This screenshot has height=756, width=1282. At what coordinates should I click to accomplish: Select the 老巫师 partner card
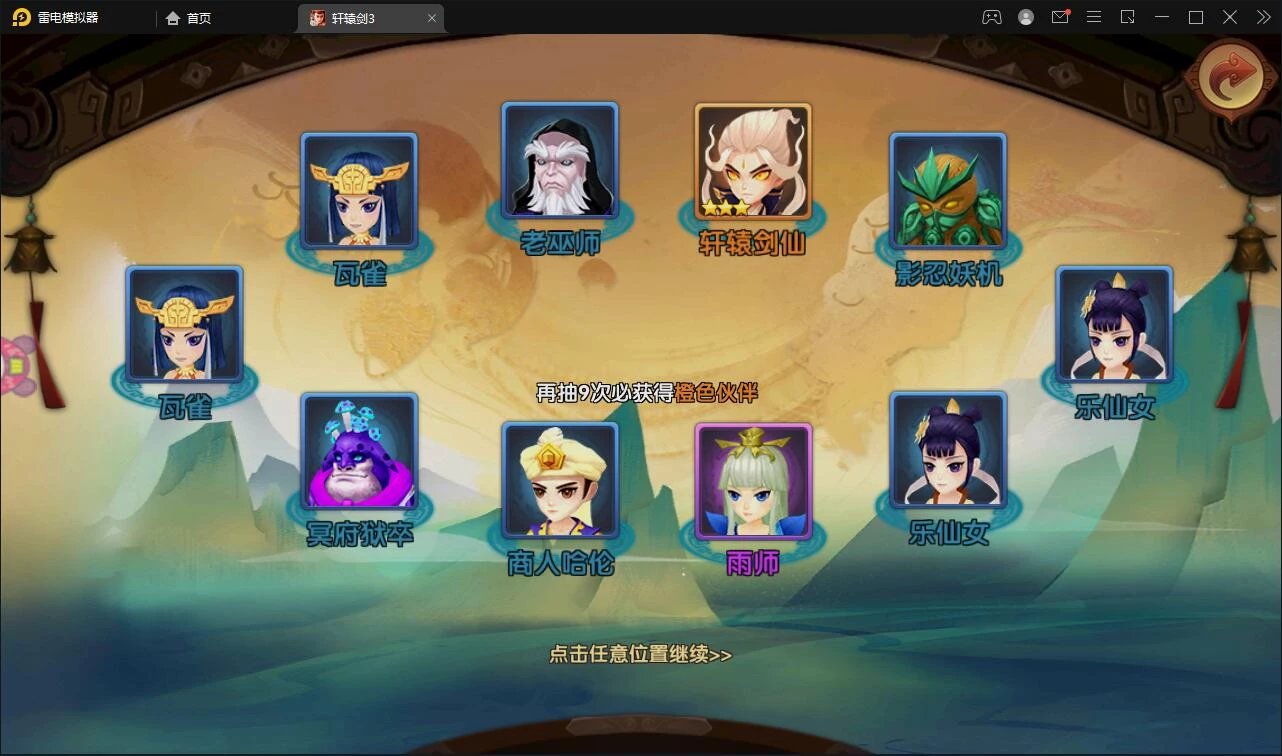(560, 160)
